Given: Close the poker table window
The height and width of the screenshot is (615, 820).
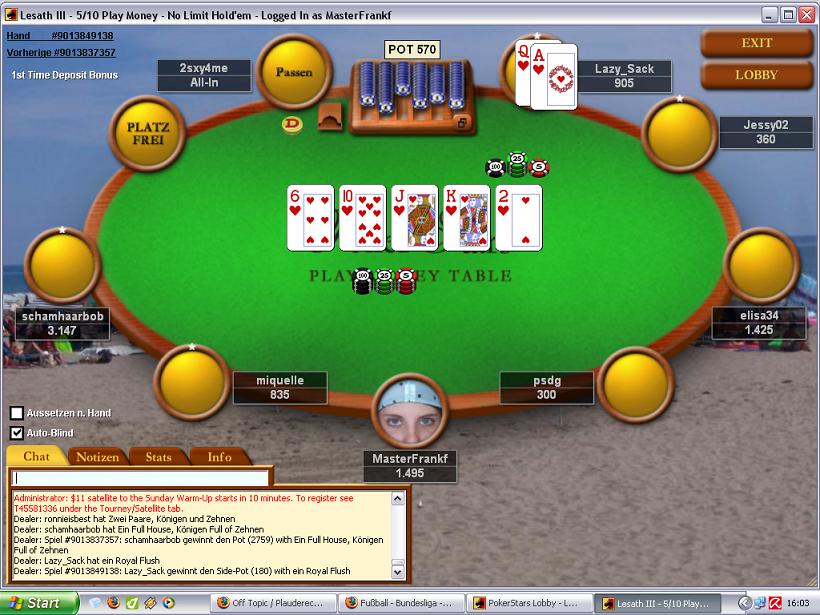Looking at the screenshot, I should (807, 14).
